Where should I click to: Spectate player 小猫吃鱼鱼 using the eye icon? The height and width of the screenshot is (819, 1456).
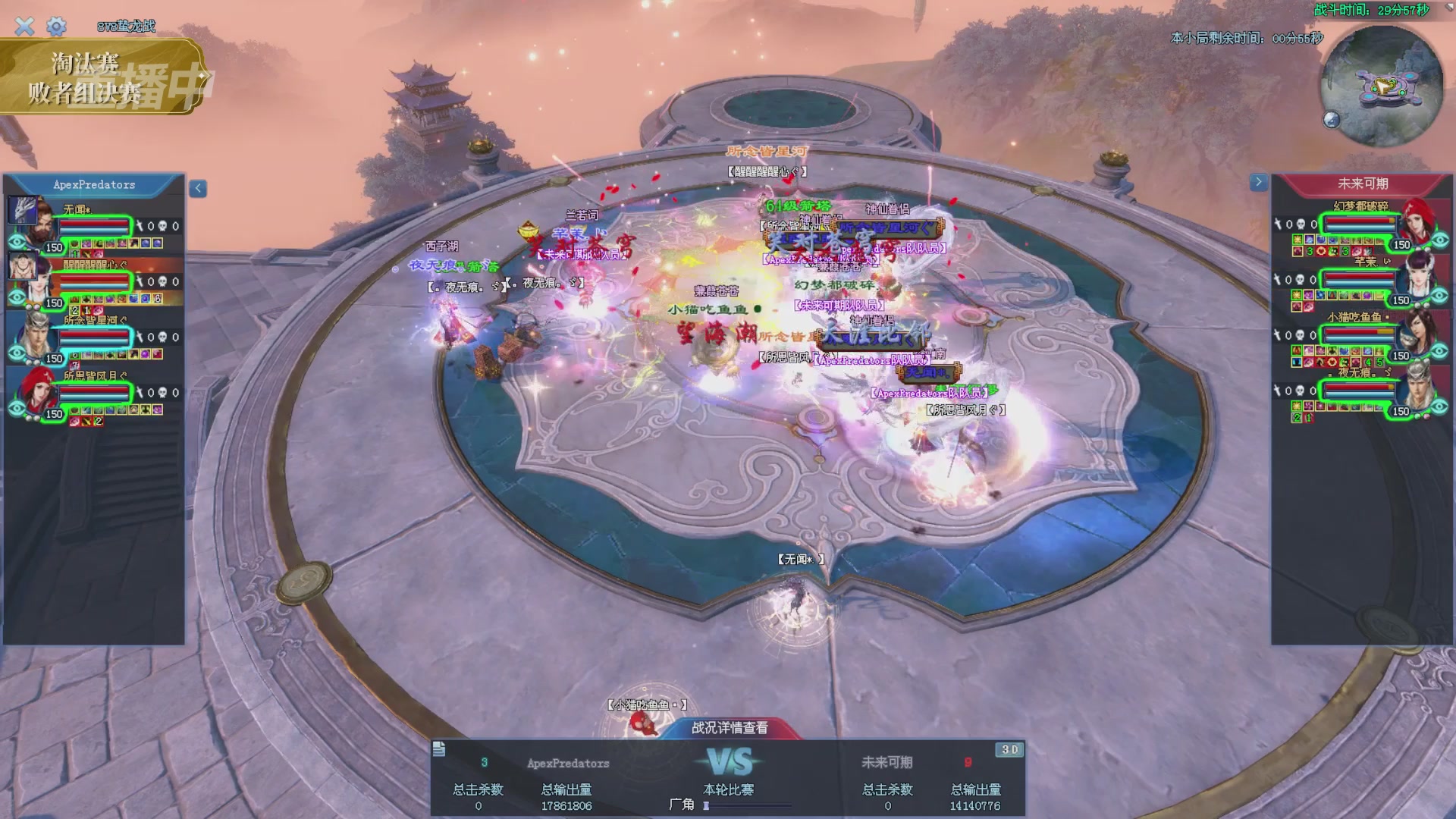(1440, 351)
